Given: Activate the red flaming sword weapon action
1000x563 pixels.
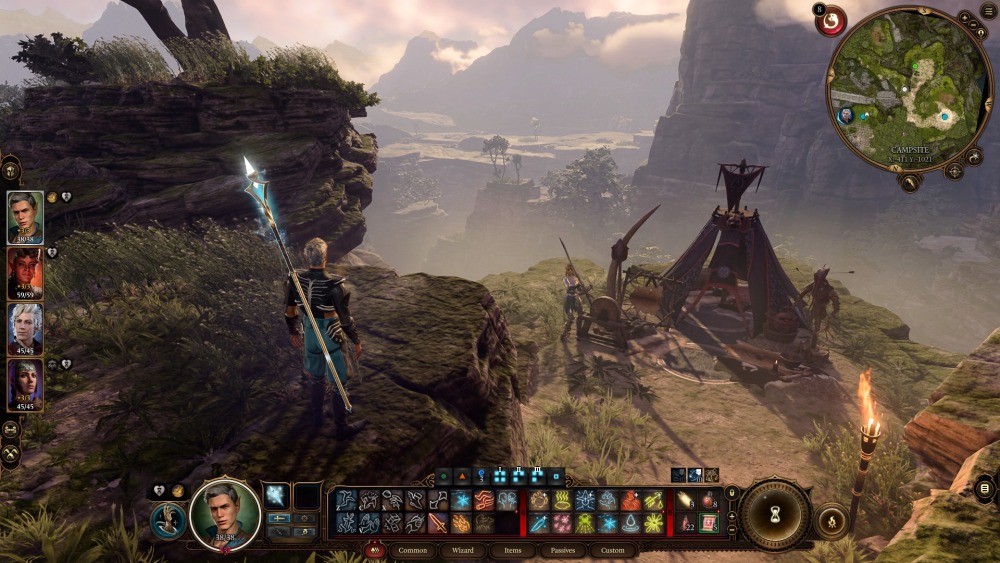Looking at the screenshot, I should 438,523.
